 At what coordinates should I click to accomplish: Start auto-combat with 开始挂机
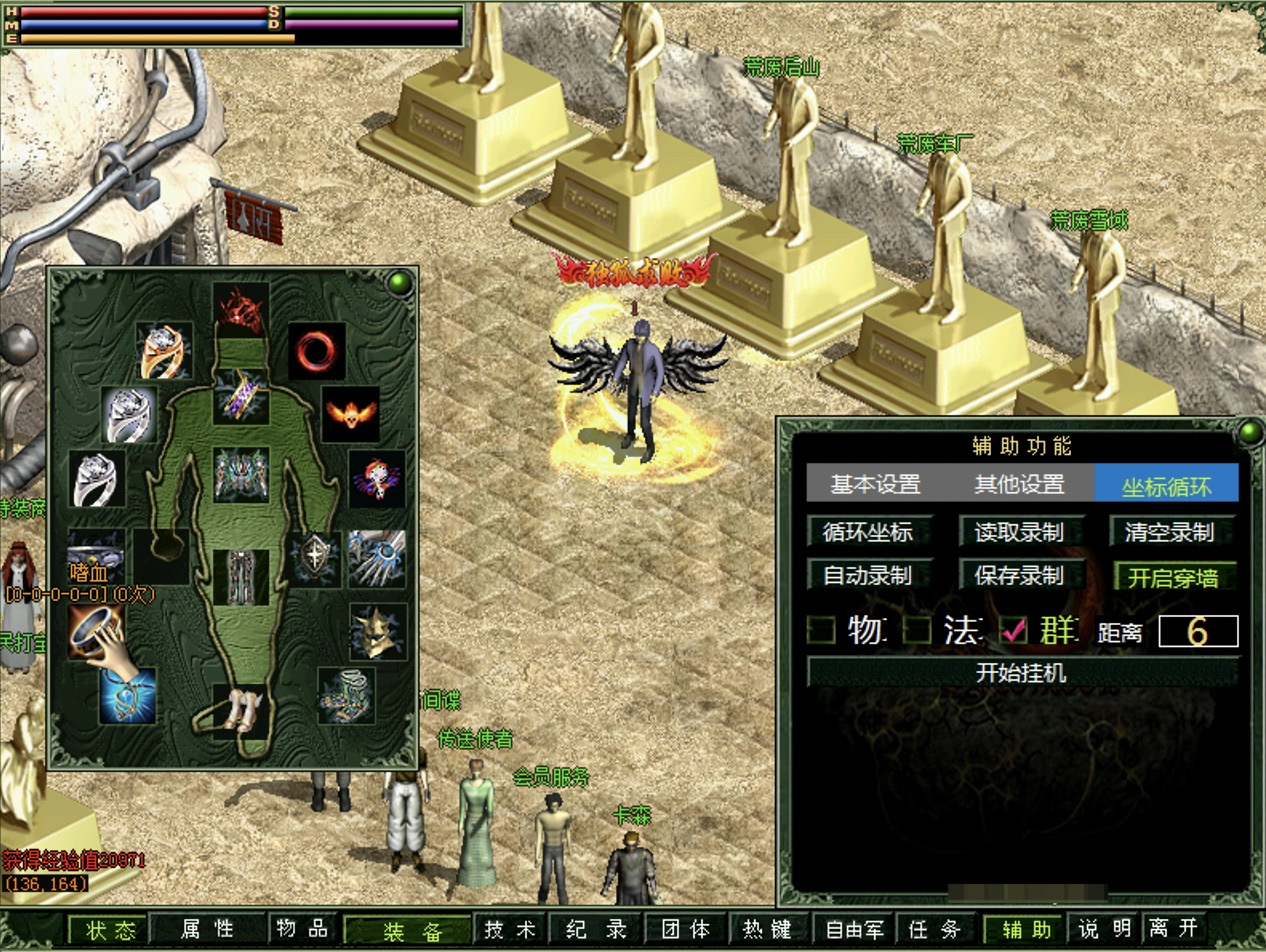[x=1021, y=672]
